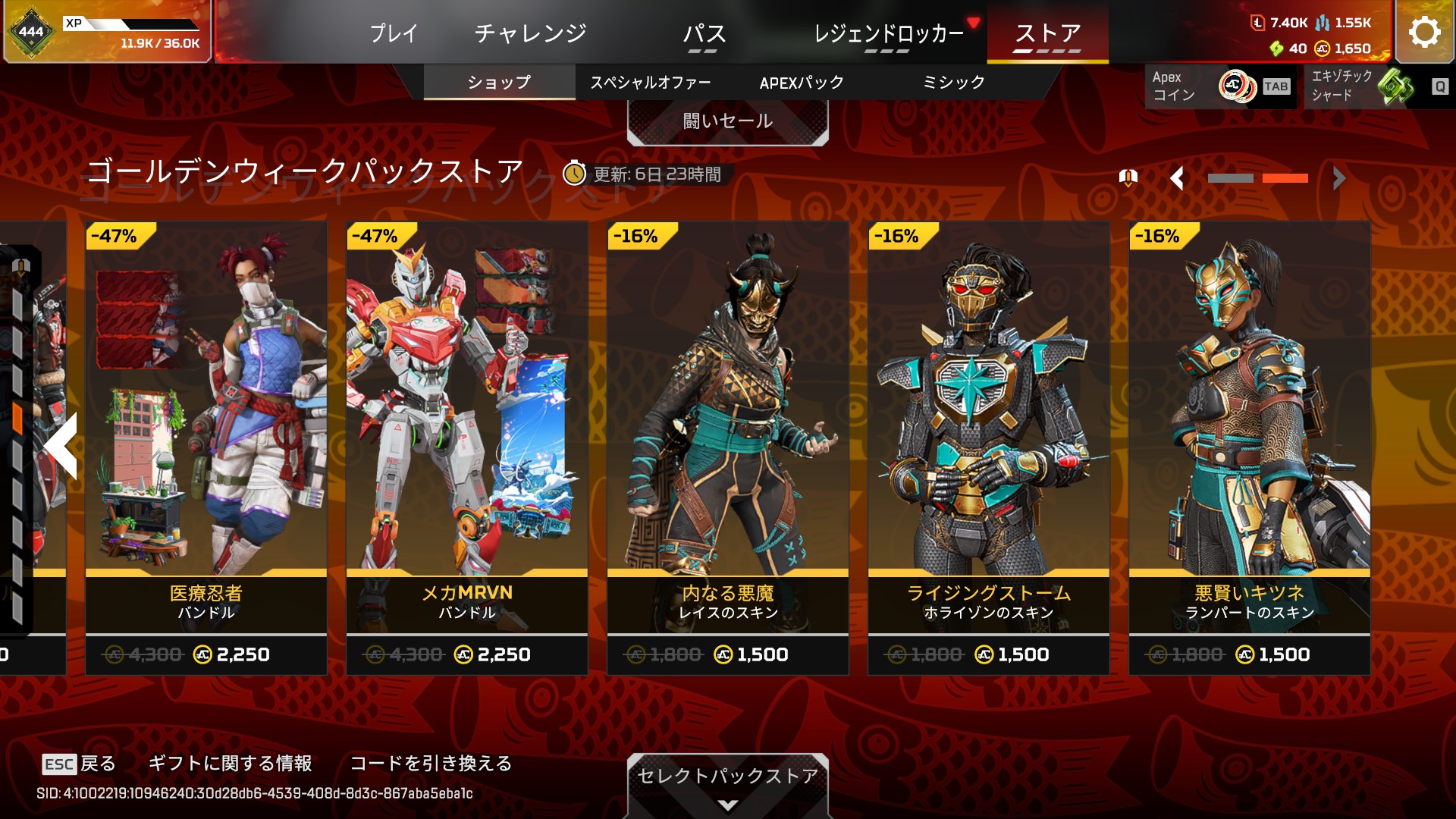View the 内なる悪魔 Wraith skin
This screenshot has height=819, width=1456.
tap(728, 447)
